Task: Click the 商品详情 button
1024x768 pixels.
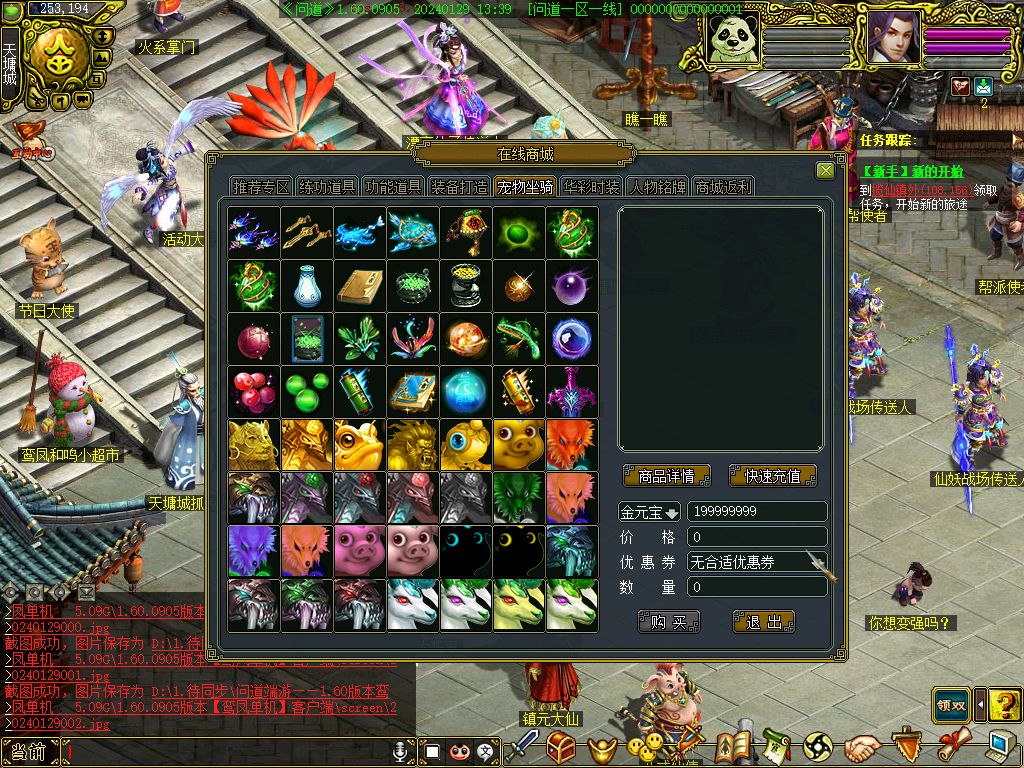Action: click(x=666, y=476)
